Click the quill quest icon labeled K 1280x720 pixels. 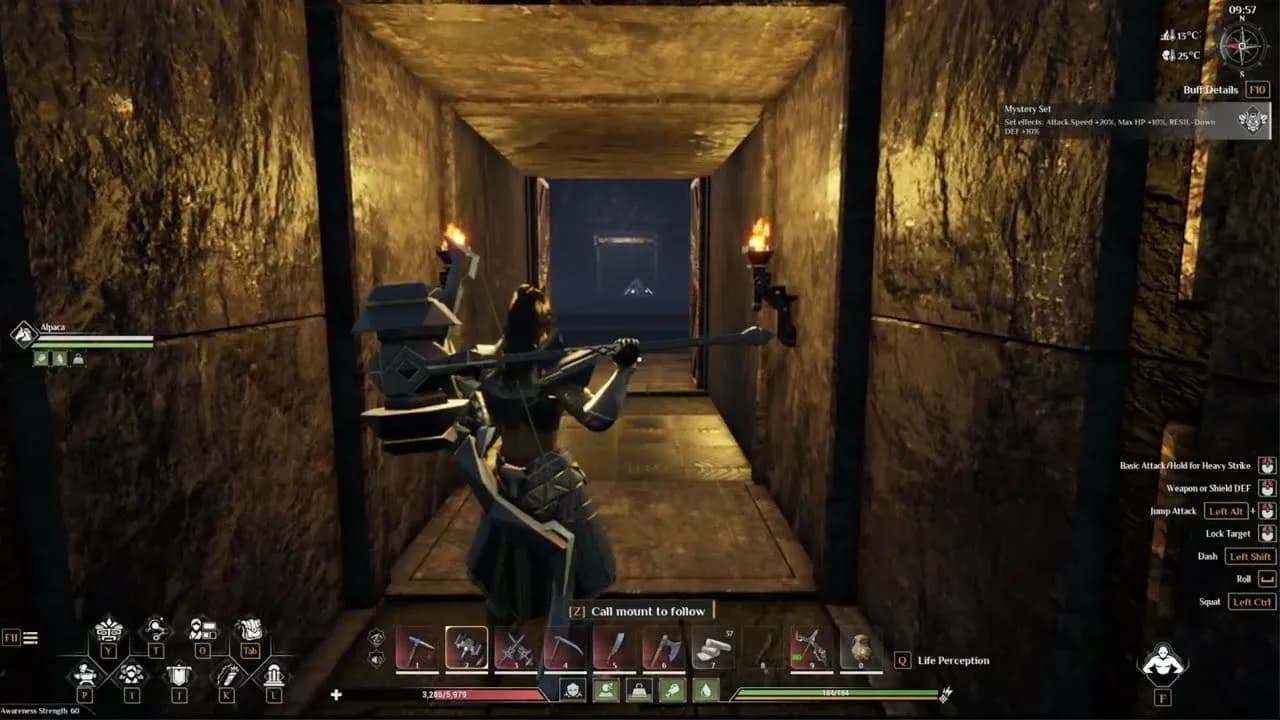pyautogui.click(x=229, y=674)
